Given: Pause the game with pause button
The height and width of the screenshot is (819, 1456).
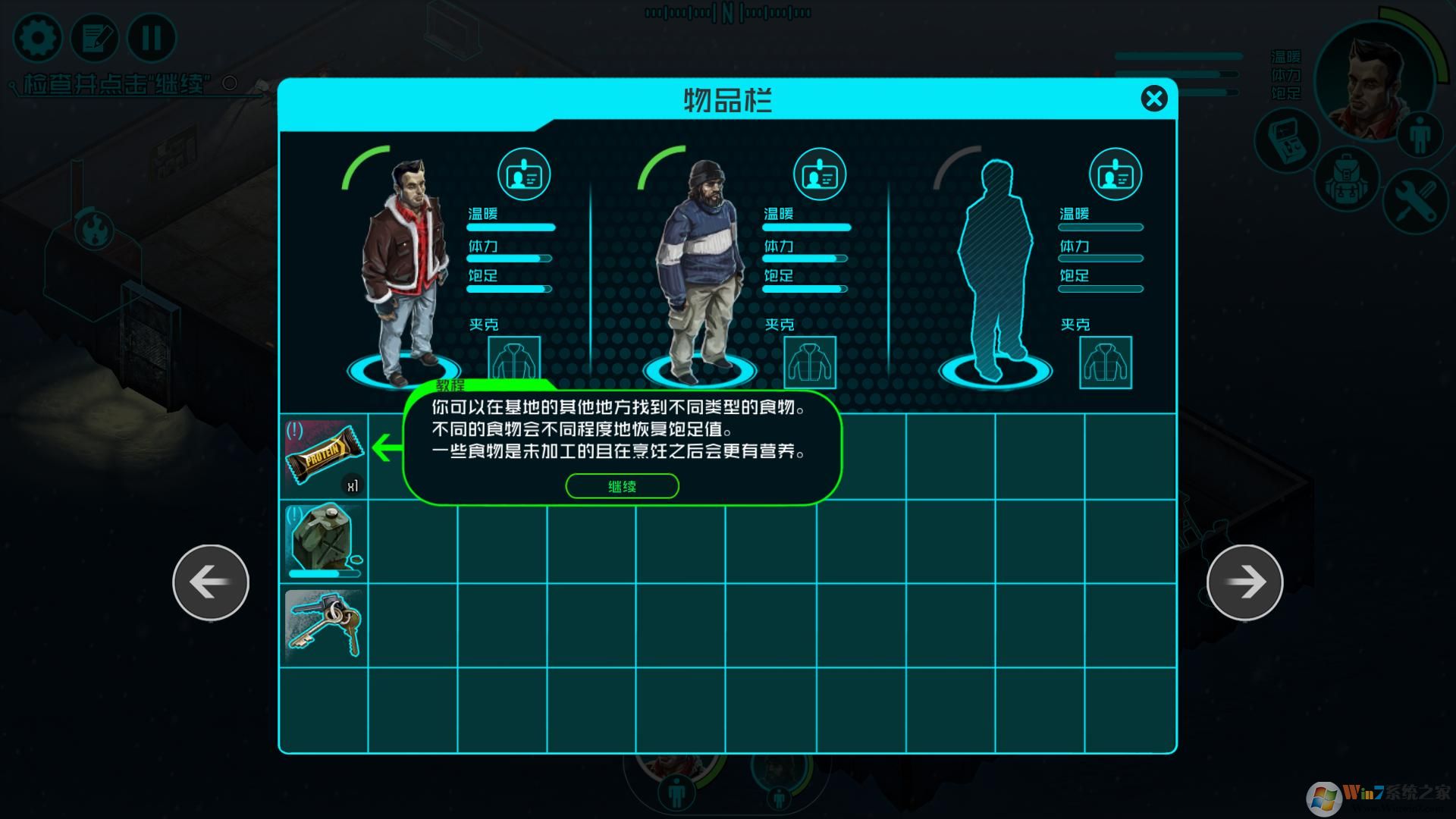Looking at the screenshot, I should (152, 38).
